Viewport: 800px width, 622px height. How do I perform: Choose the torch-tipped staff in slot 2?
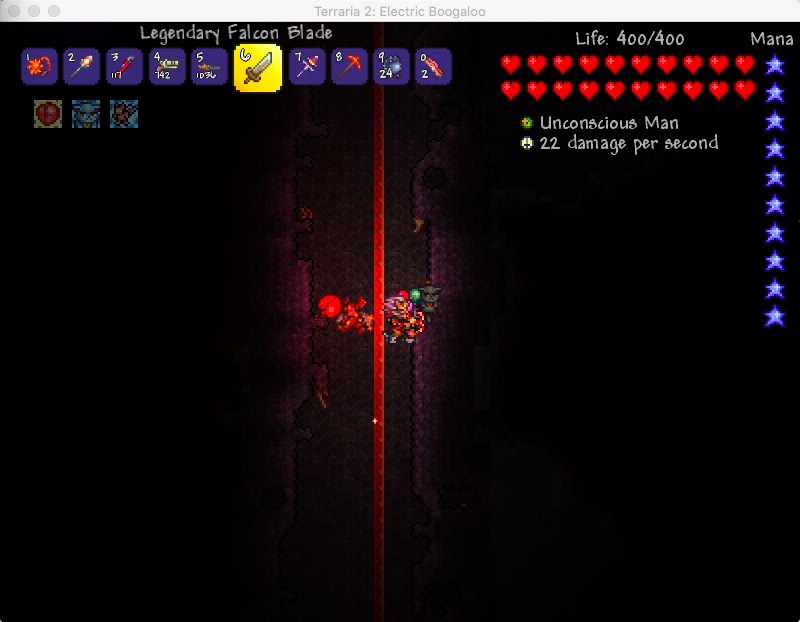pos(82,68)
